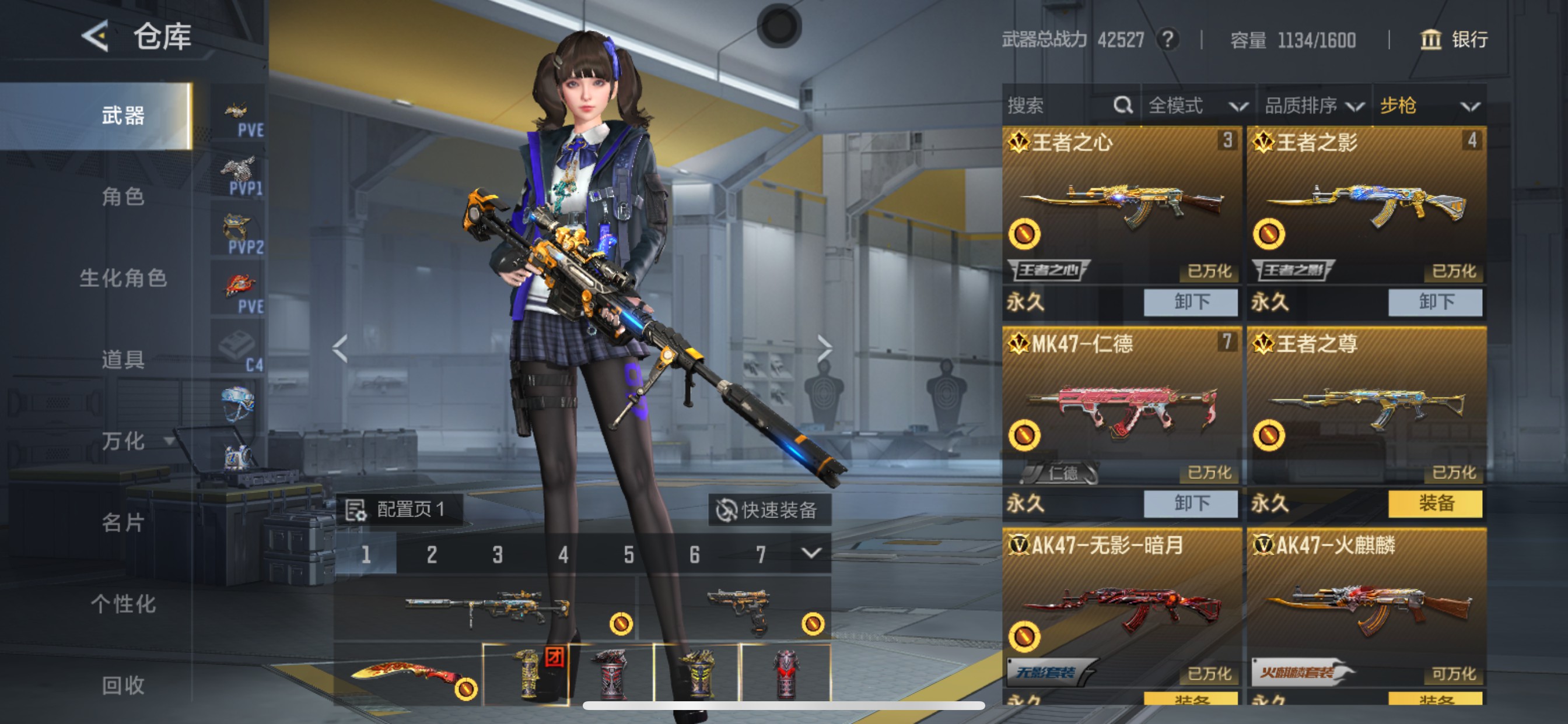Equip the 王者之尊 rifle
Screen dimensions: 1568x724
[x=1434, y=503]
